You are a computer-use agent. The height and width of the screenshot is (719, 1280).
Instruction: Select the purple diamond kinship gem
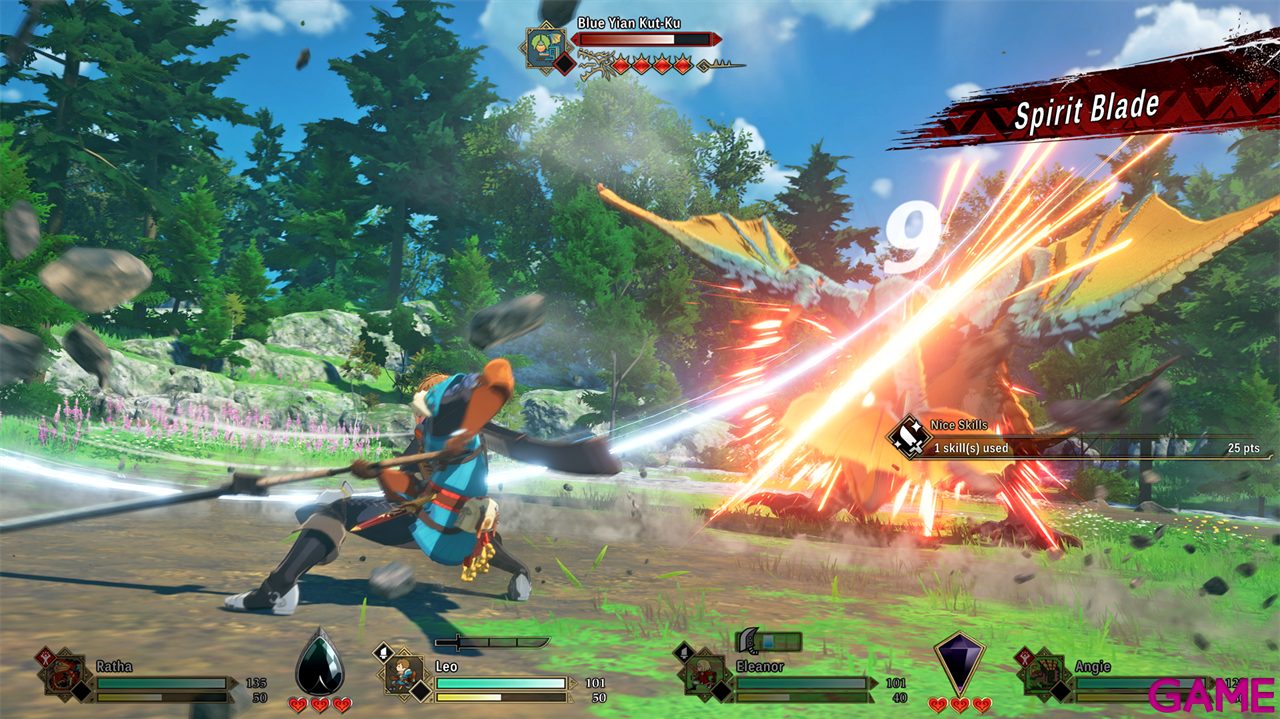click(x=959, y=660)
